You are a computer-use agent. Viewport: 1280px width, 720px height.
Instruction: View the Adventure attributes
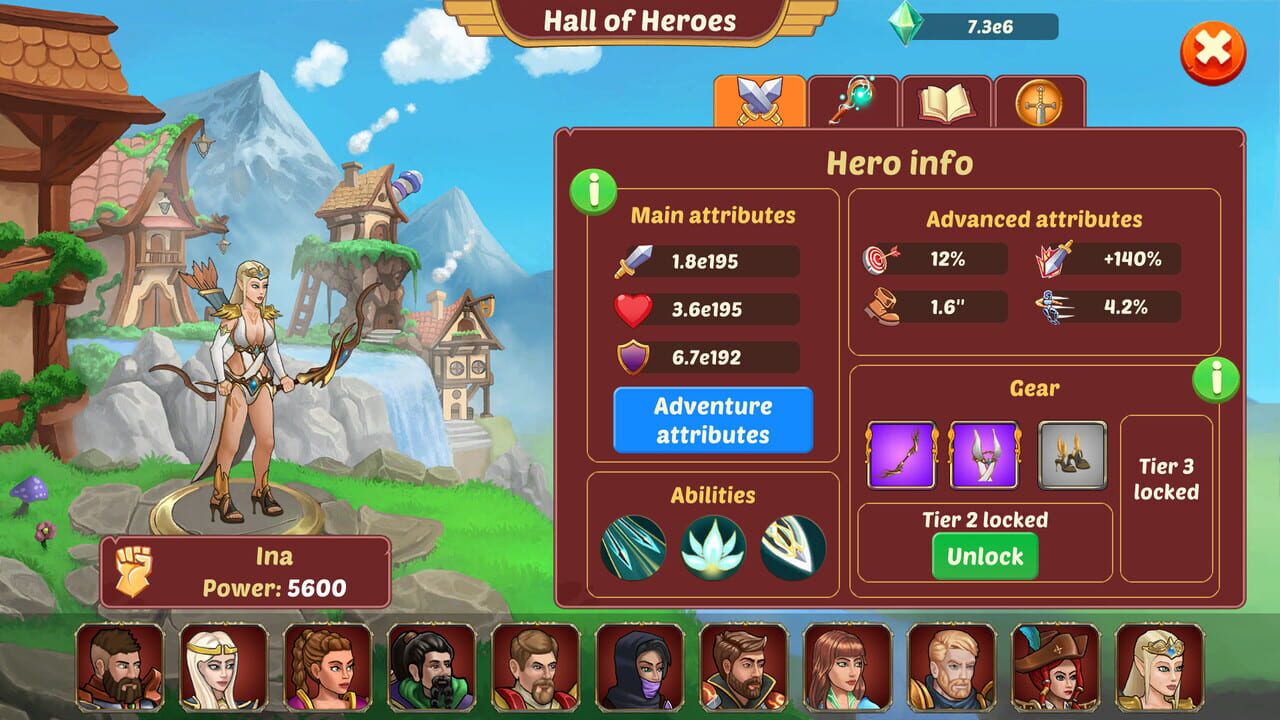click(712, 419)
